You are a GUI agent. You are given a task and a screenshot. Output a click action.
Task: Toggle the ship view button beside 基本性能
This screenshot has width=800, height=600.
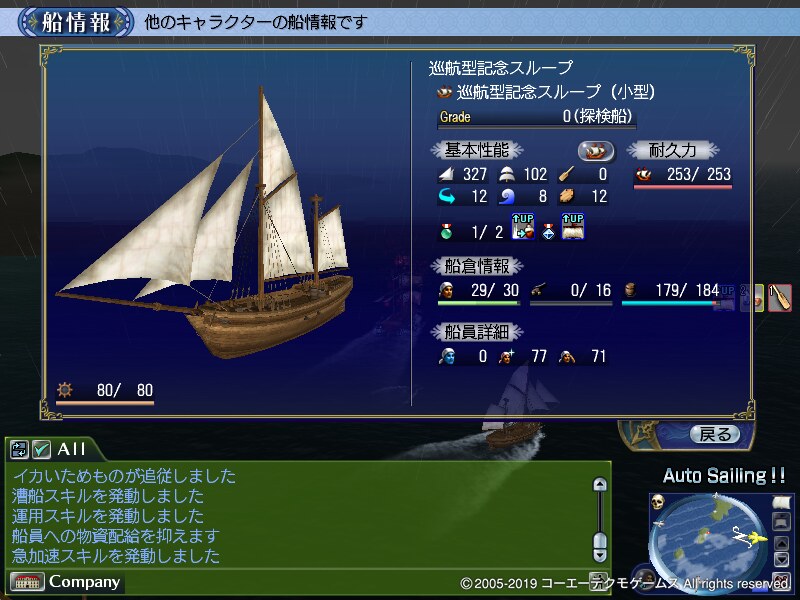tap(596, 150)
